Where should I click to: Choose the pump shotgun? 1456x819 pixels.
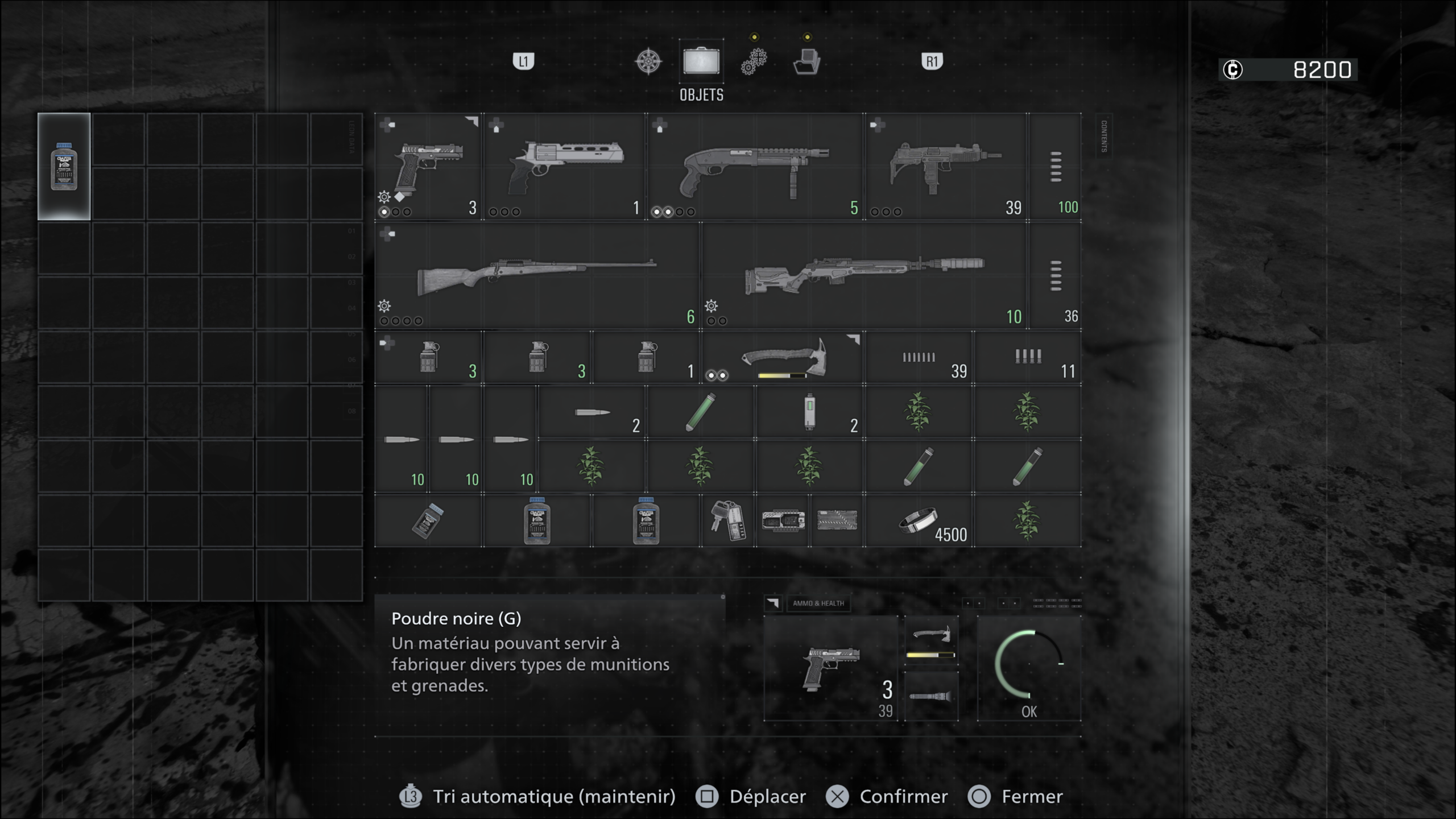(755, 166)
